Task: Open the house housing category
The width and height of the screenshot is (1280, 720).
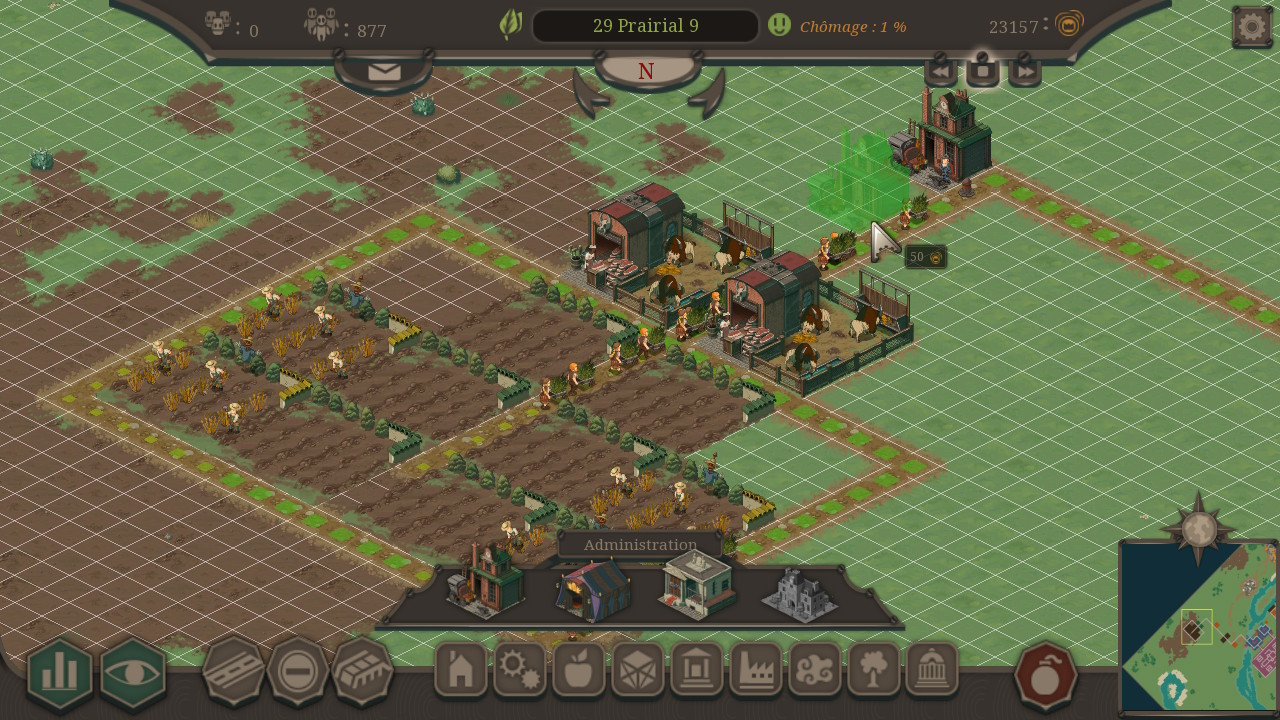Action: click(461, 670)
